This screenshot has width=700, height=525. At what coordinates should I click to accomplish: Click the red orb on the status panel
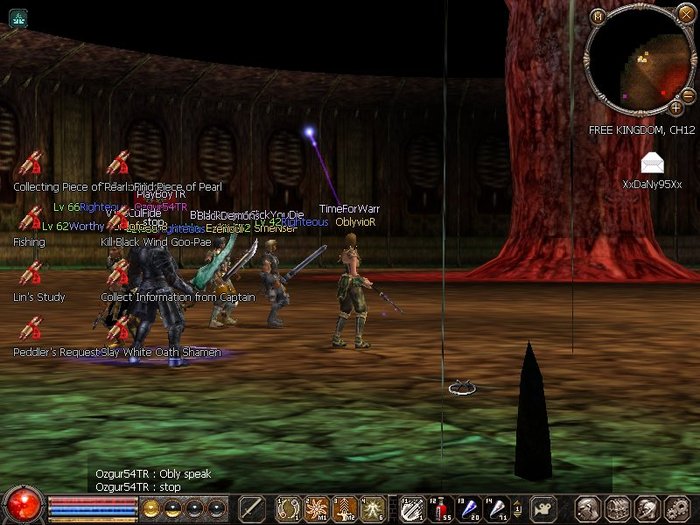pos(22,504)
